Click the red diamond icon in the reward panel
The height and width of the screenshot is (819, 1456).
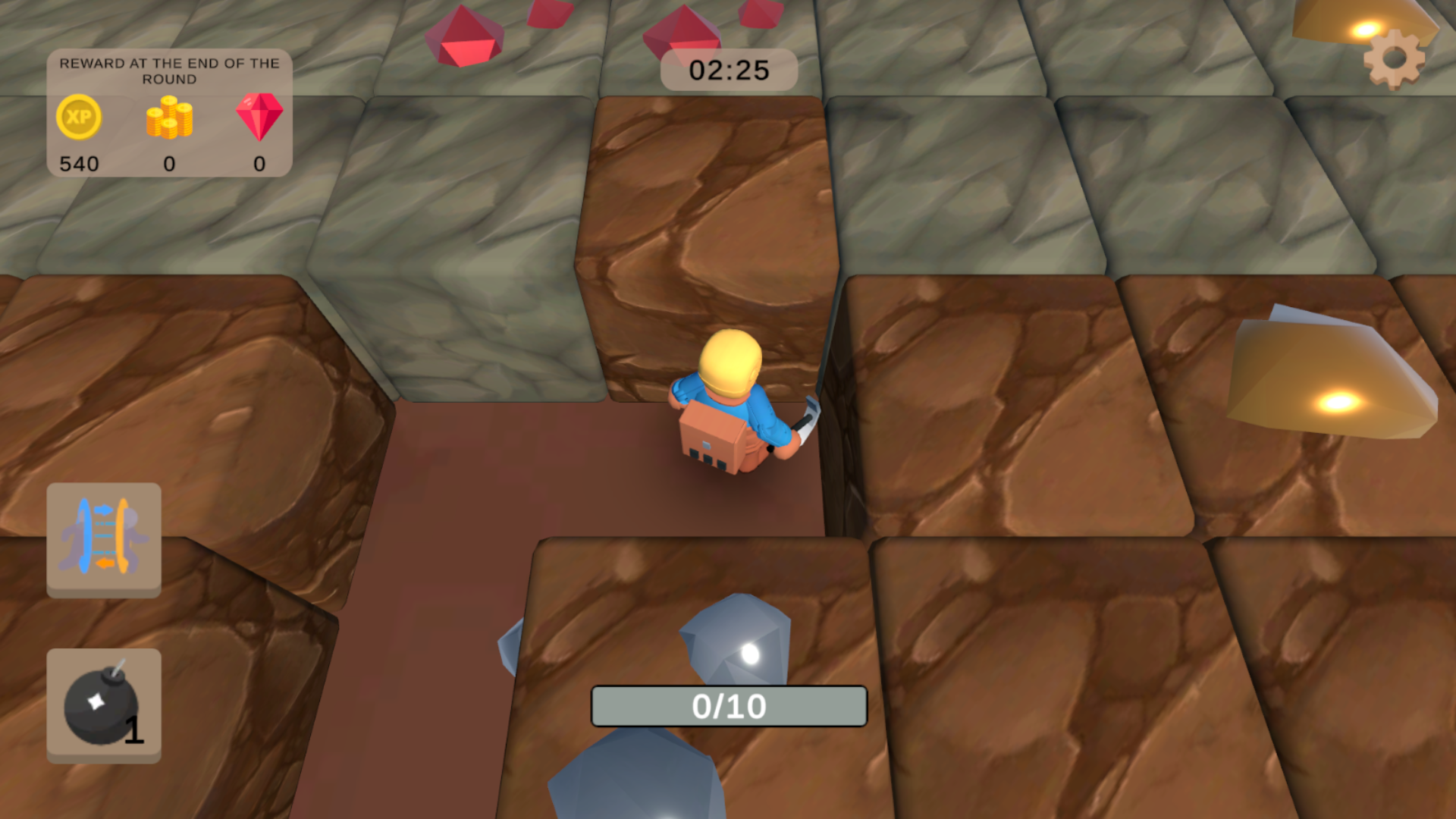point(258,118)
